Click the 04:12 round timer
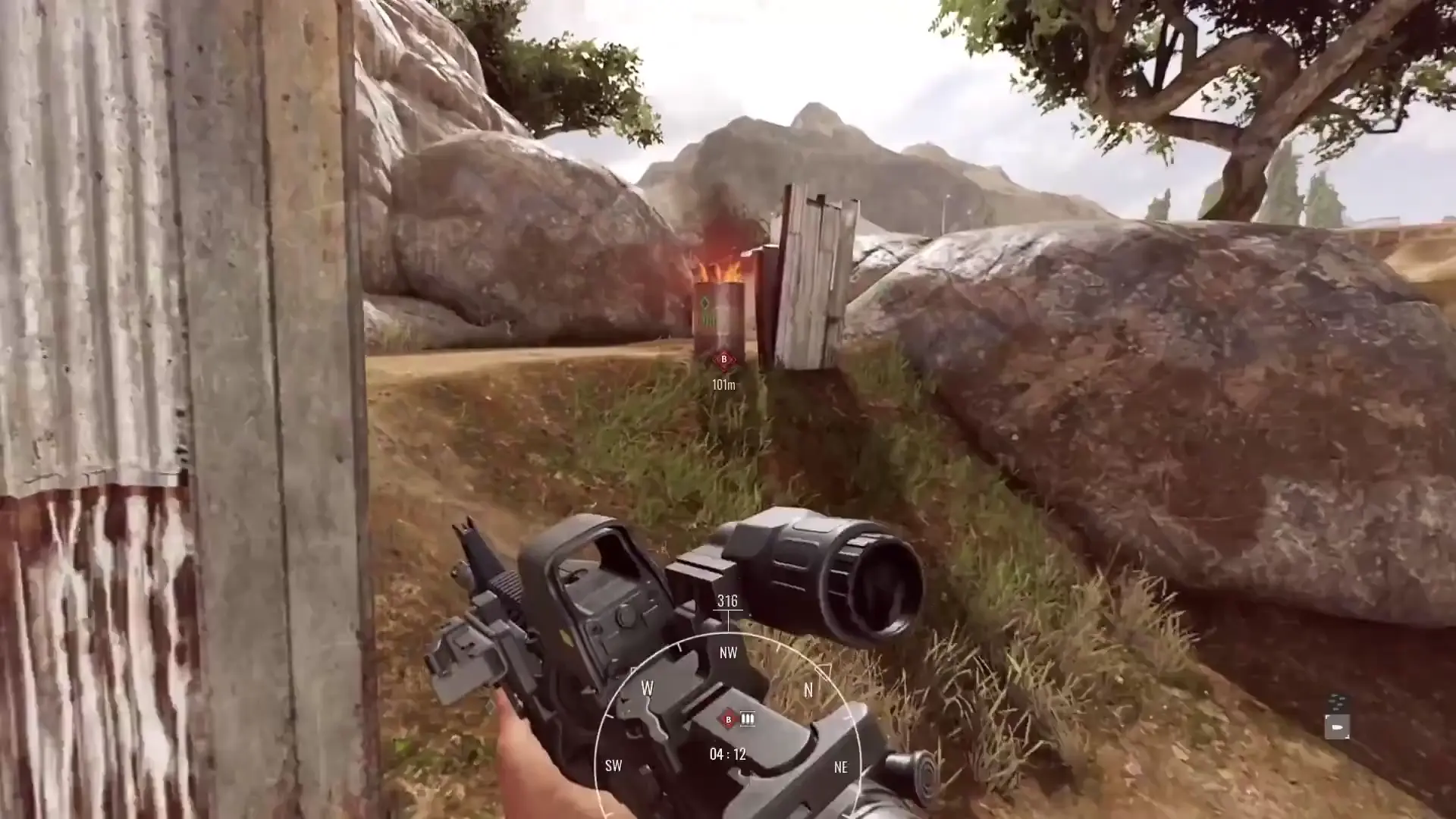 point(726,753)
